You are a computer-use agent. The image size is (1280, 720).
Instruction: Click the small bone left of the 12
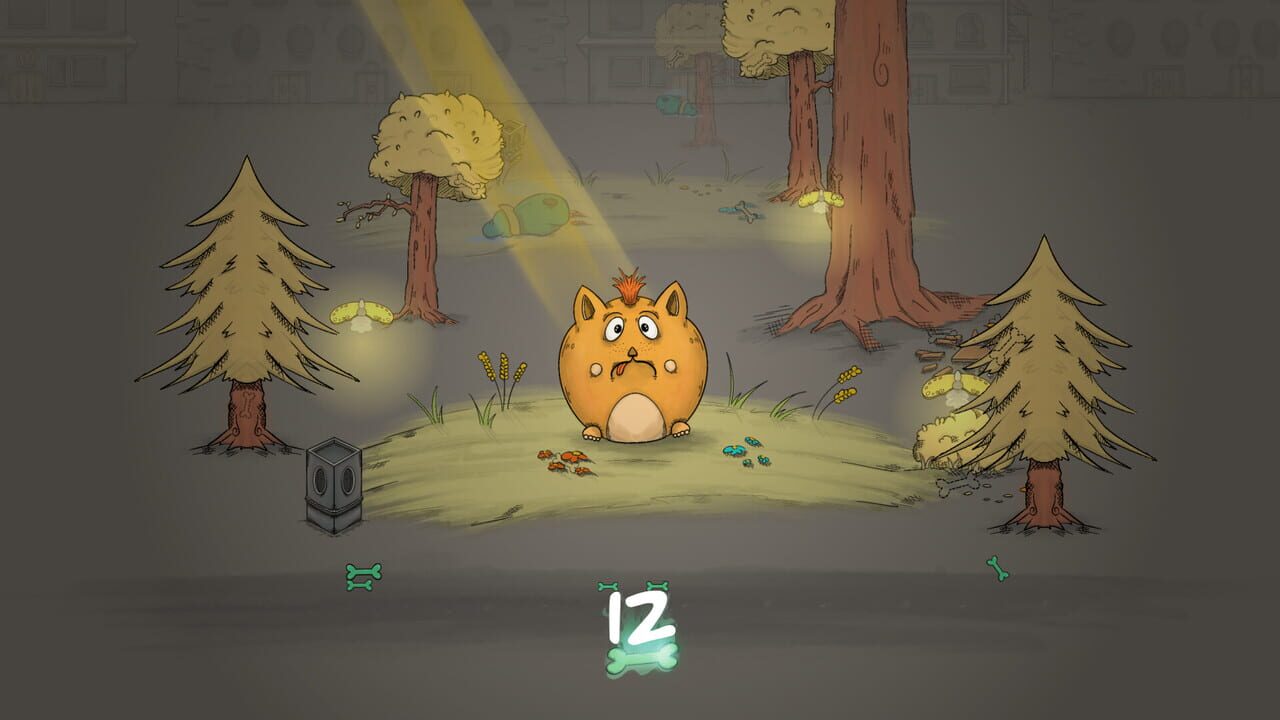(607, 586)
